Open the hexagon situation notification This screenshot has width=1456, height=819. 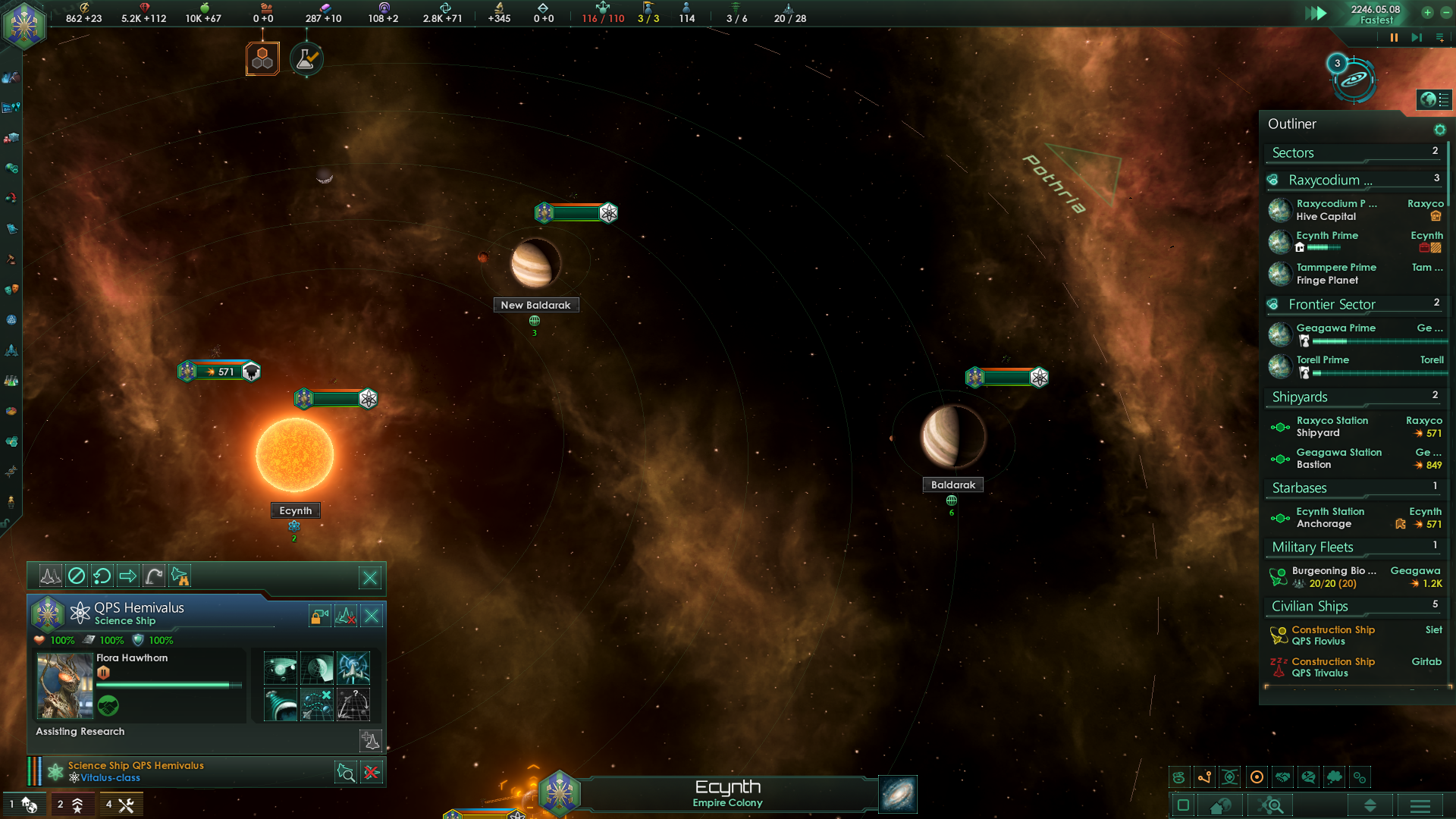(x=262, y=59)
